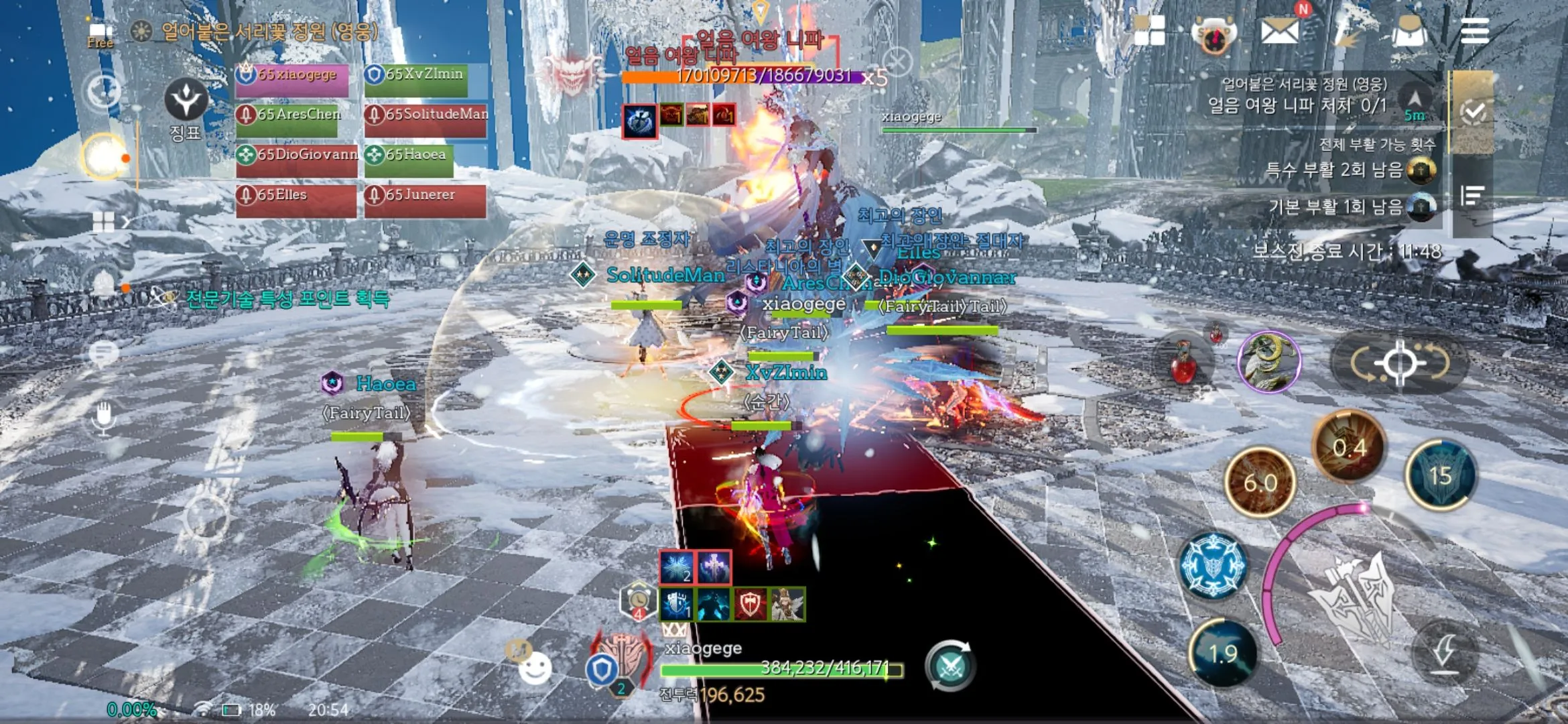Select the quest checklist tab
The image size is (1568, 724).
coord(1473,112)
